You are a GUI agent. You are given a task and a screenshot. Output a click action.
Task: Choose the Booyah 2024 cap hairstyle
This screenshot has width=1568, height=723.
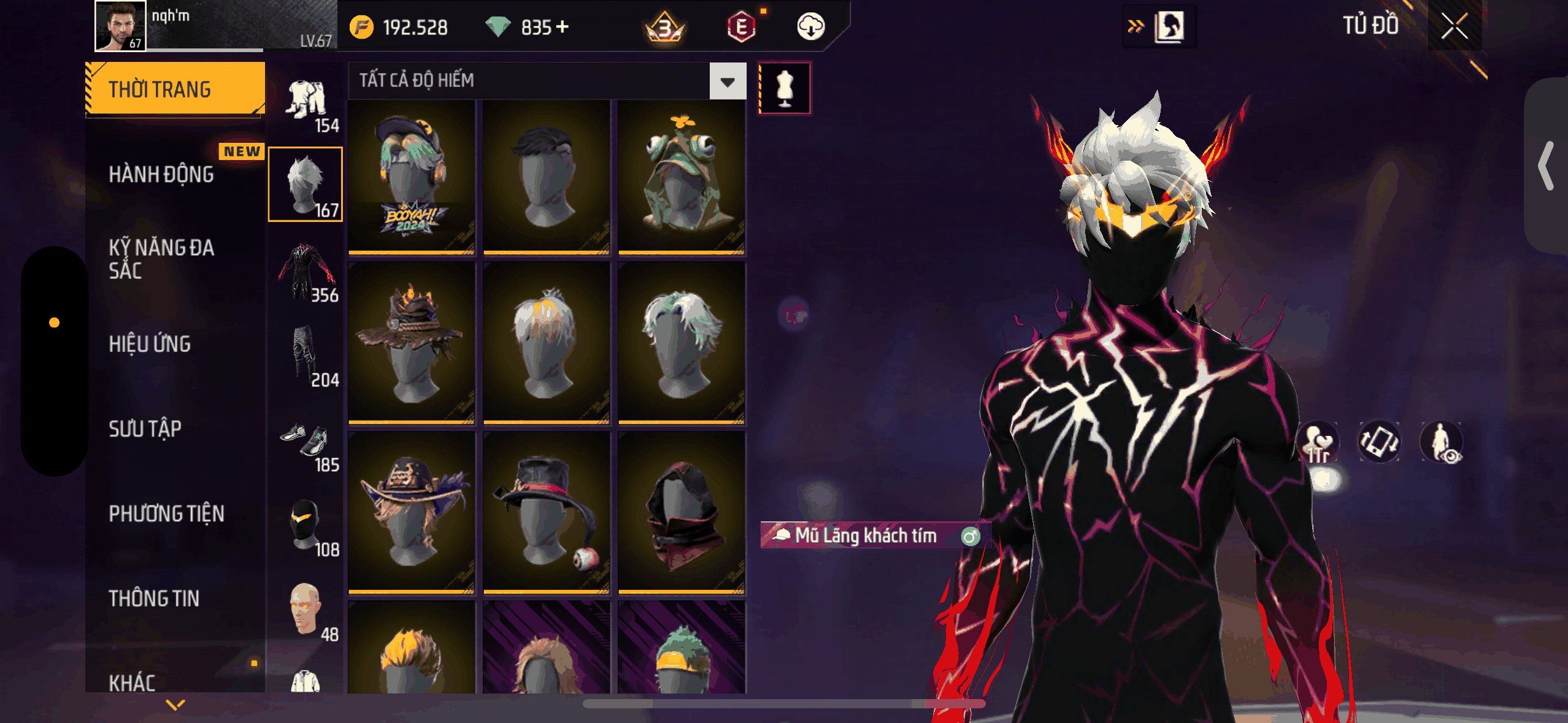411,177
